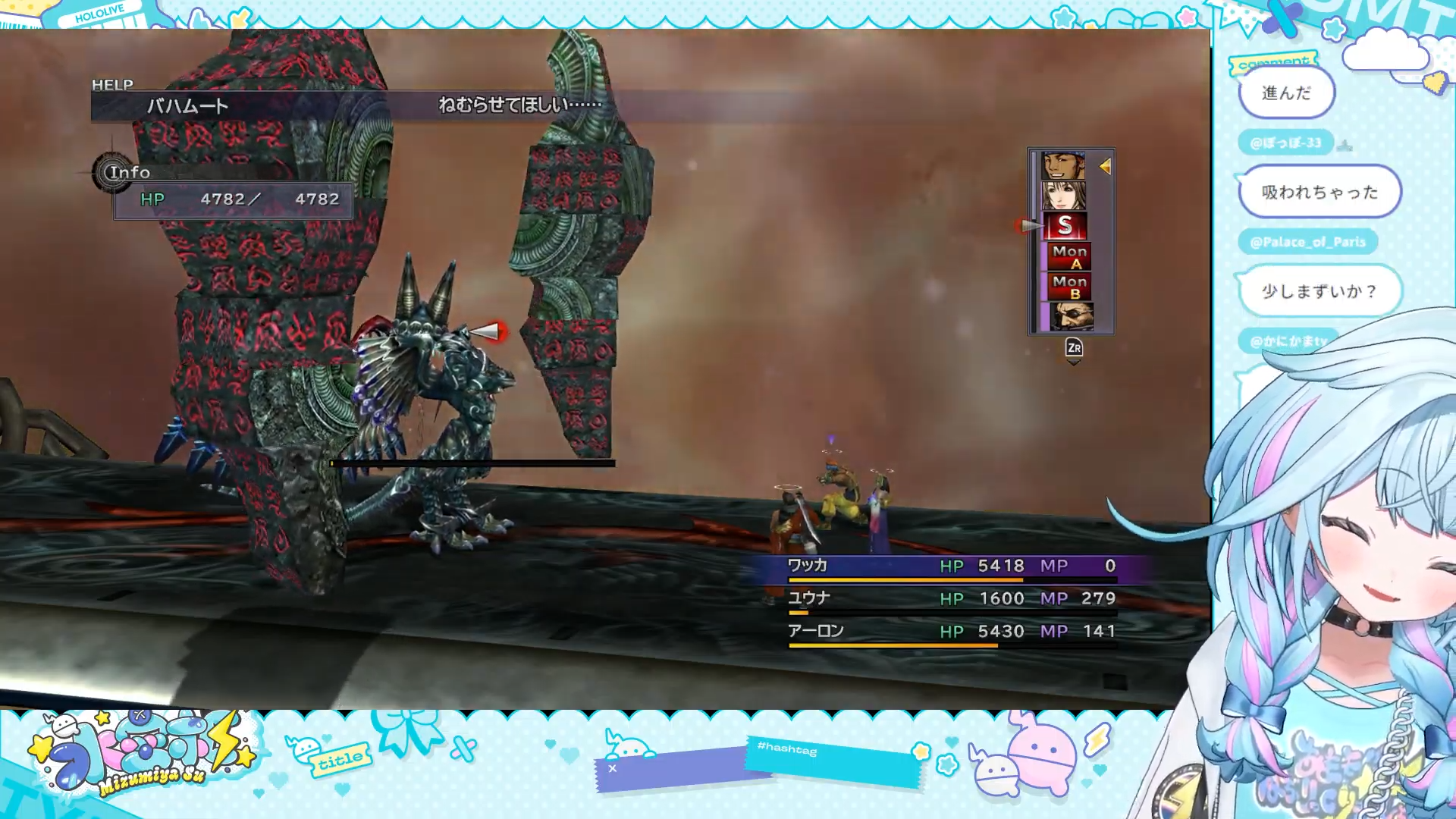
Task: Choose the Mon B turn entry
Action: 1069,287
